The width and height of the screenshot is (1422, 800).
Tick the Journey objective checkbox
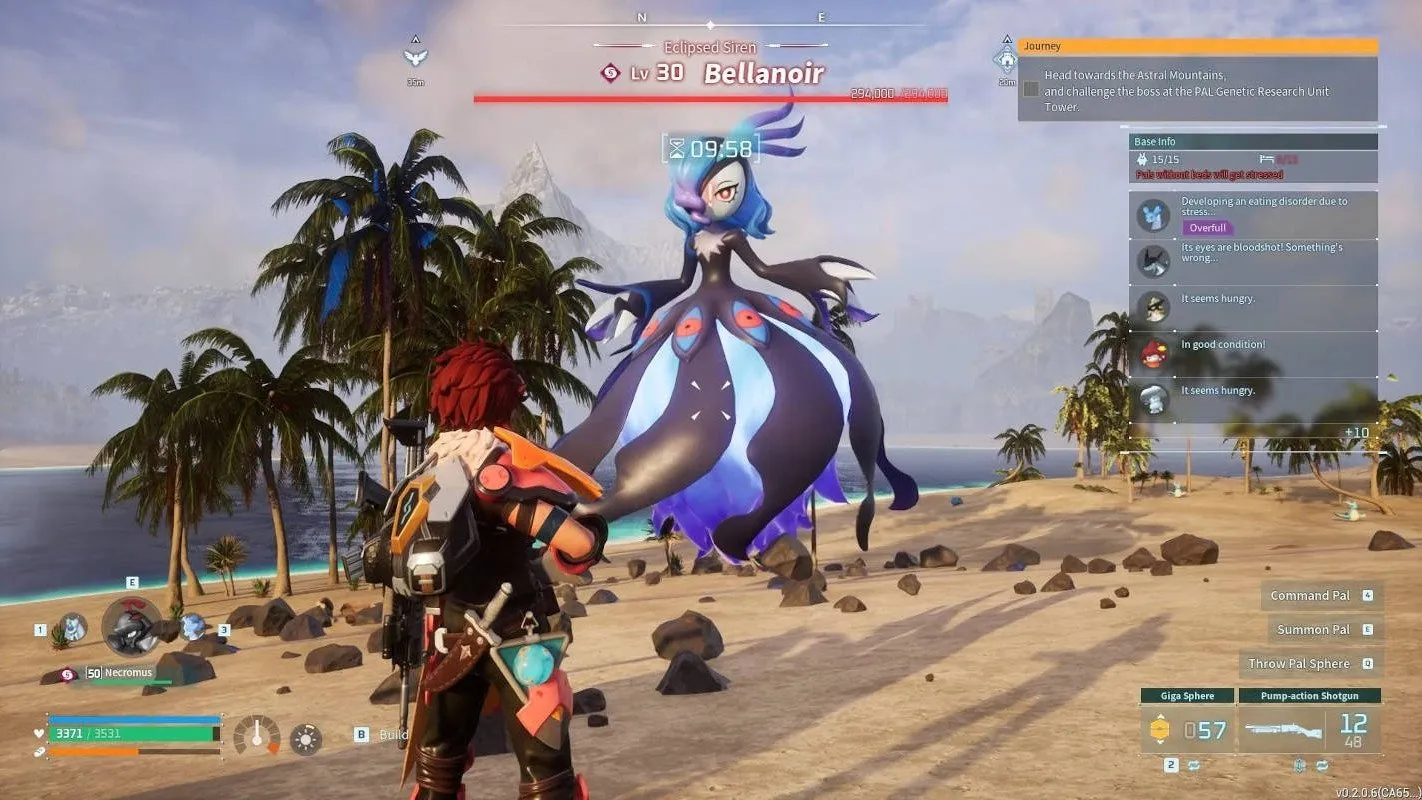(x=1030, y=89)
